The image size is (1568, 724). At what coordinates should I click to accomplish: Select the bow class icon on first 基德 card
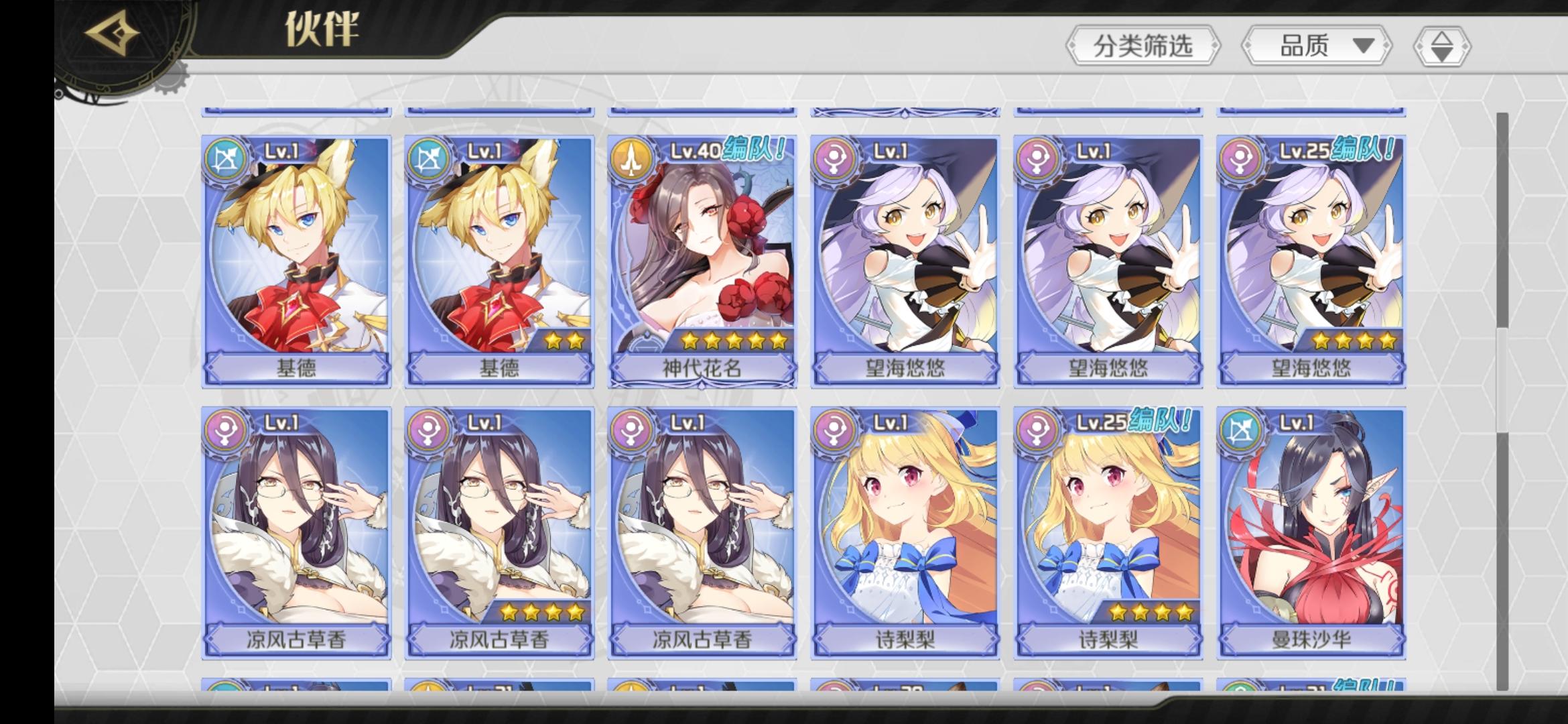coord(225,158)
